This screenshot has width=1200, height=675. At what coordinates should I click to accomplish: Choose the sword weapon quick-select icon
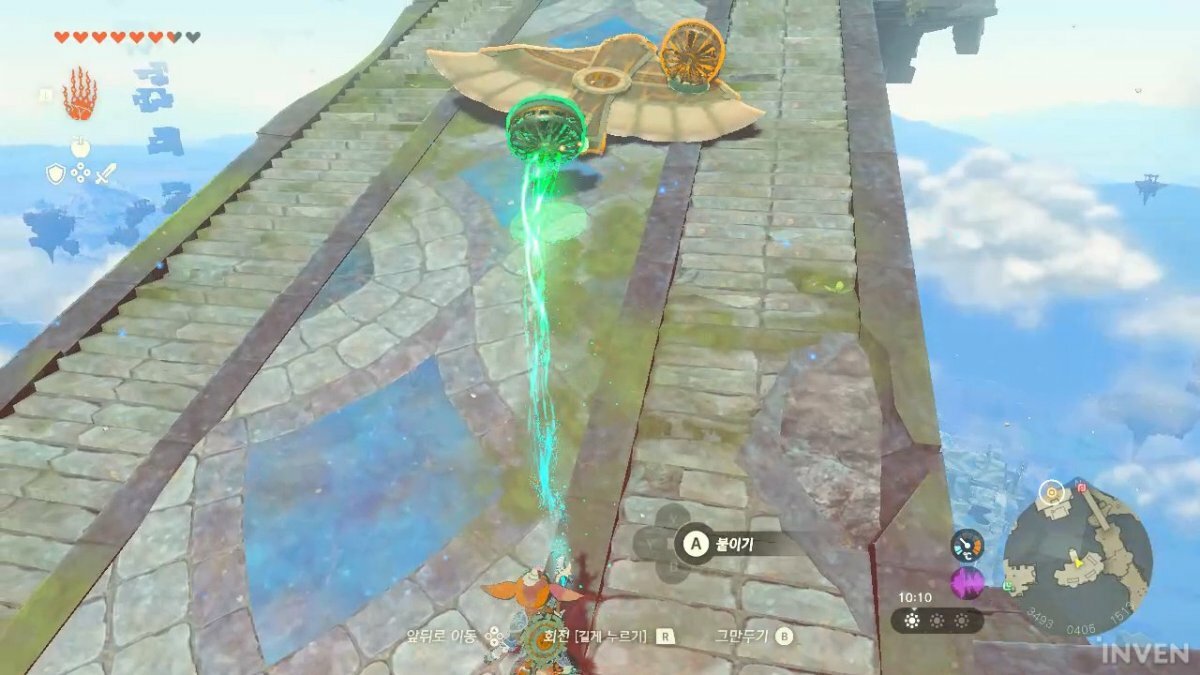(x=105, y=174)
